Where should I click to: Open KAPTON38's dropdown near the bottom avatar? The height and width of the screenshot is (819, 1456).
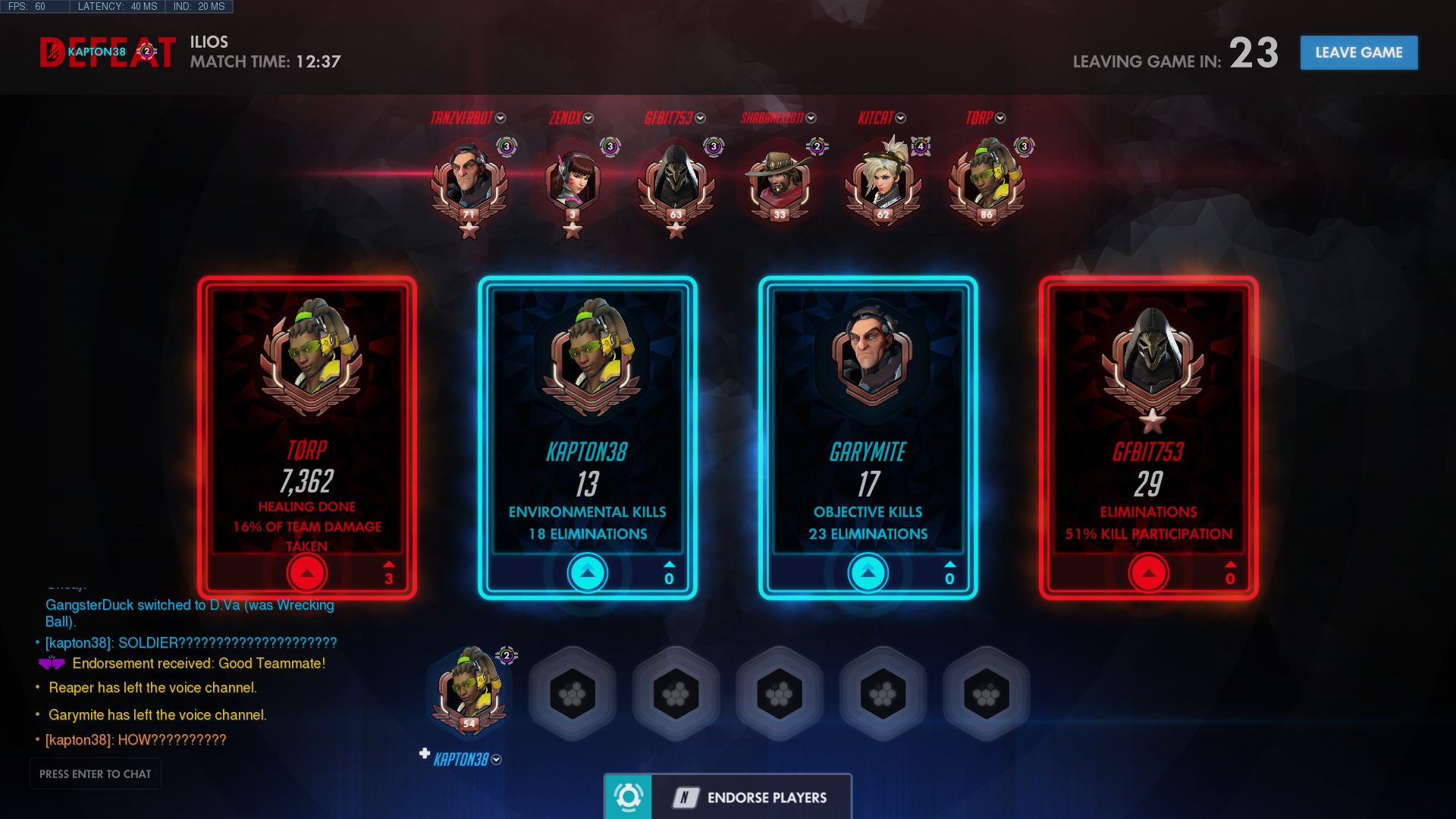496,758
